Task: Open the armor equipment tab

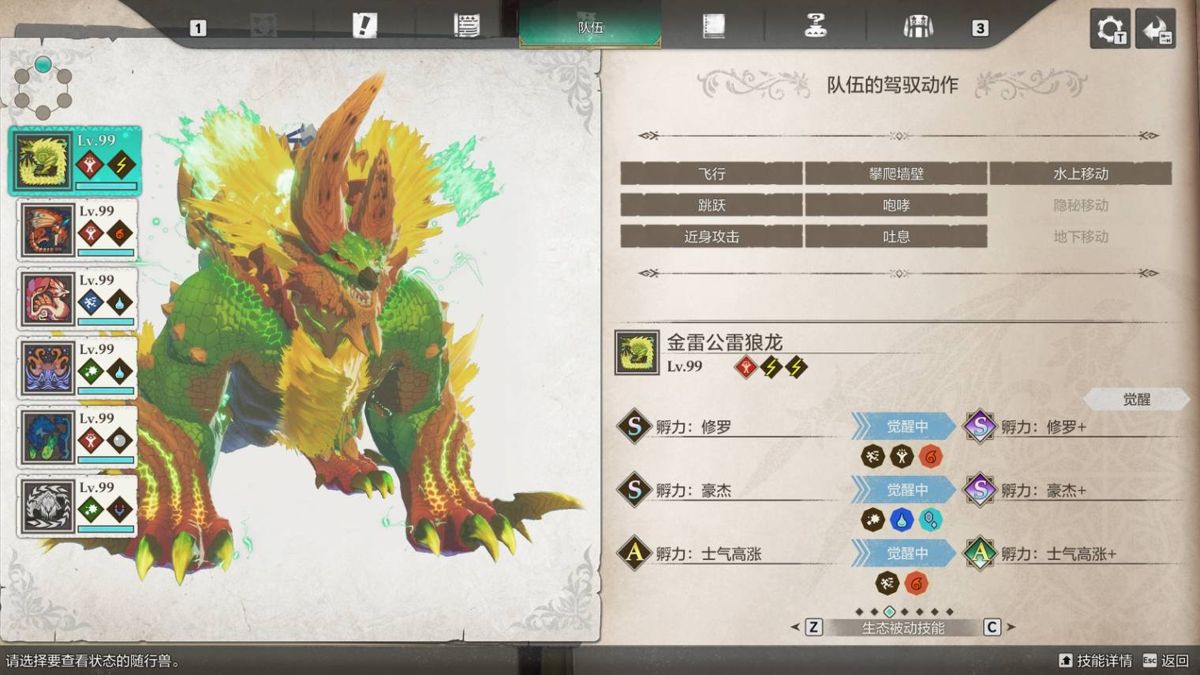Action: [917, 26]
